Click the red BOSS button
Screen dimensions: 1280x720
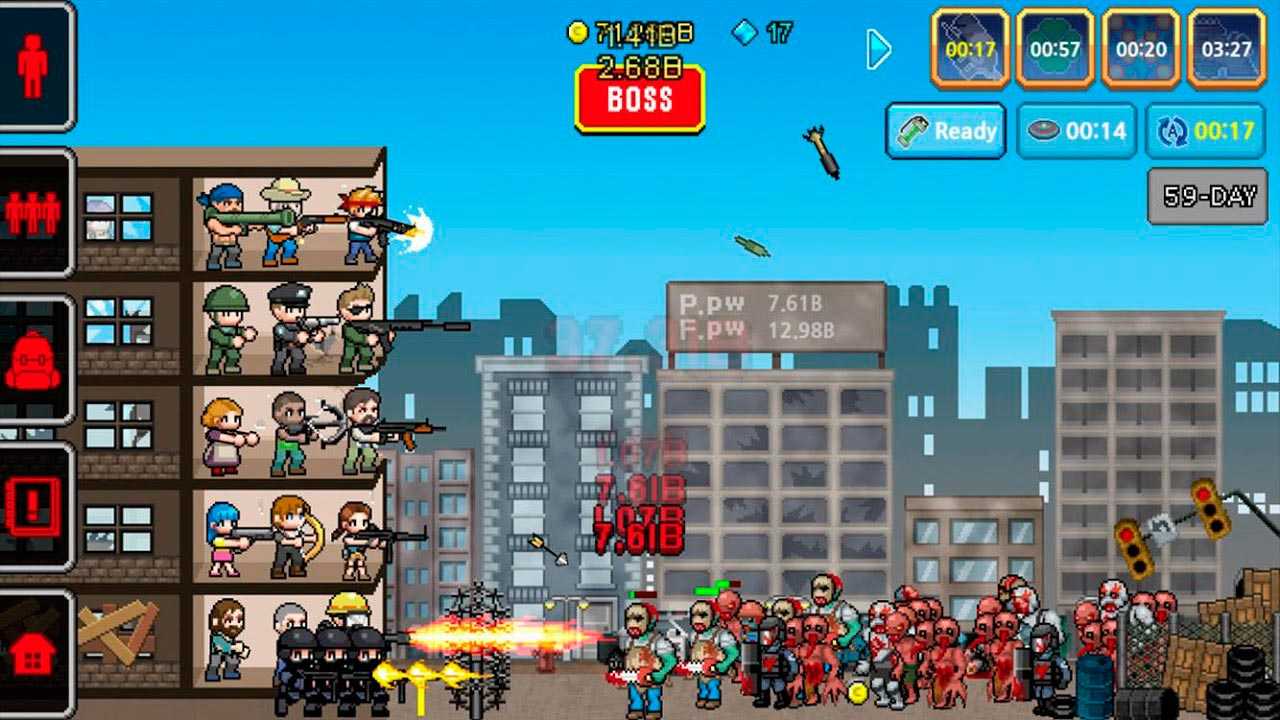coord(640,99)
